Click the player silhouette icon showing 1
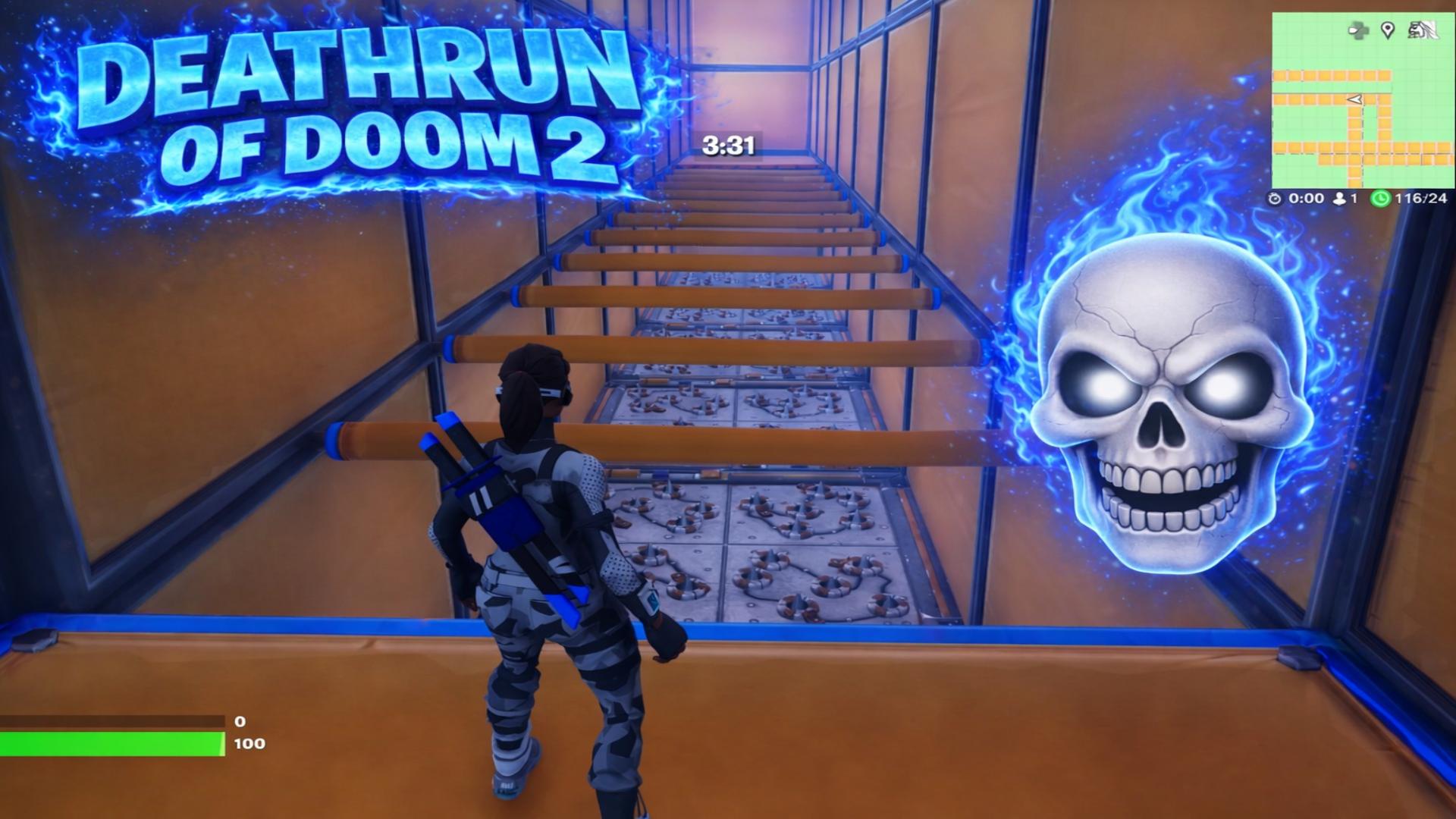1456x819 pixels. pos(1340,198)
